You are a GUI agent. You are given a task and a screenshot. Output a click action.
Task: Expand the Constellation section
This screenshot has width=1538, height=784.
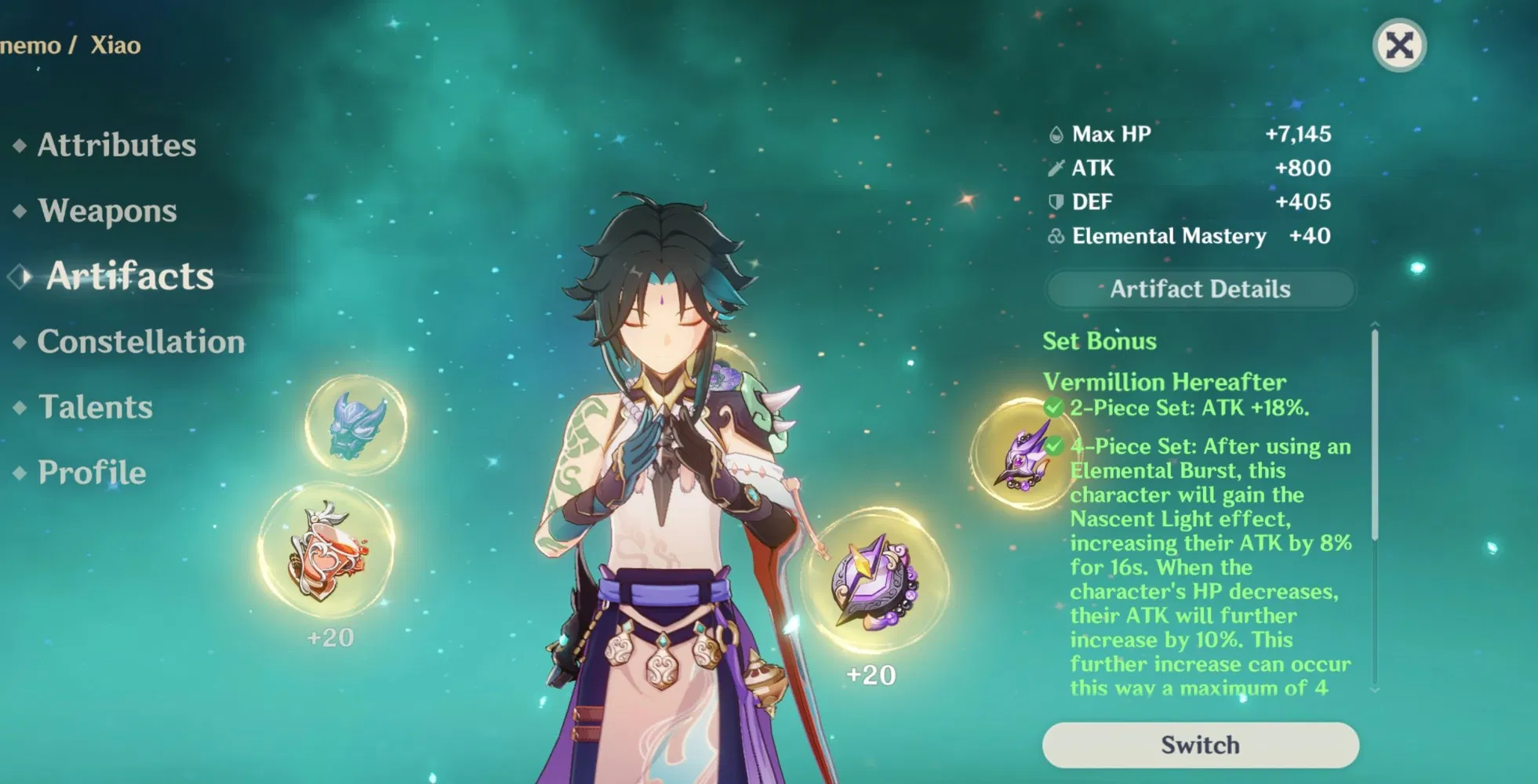click(x=141, y=341)
